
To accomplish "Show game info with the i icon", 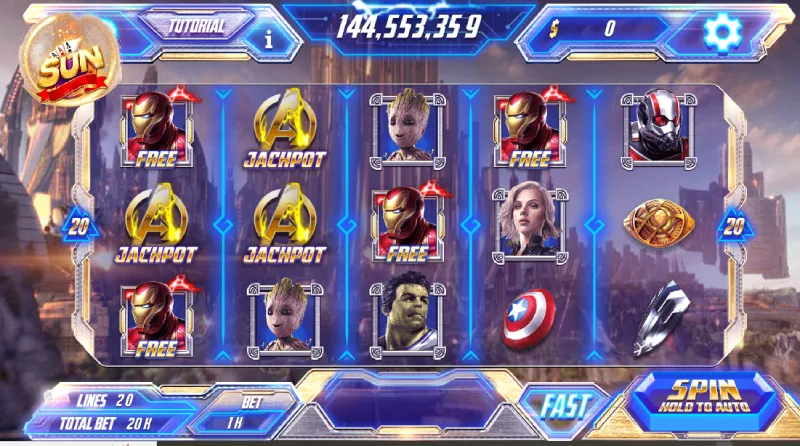I will 268,39.
